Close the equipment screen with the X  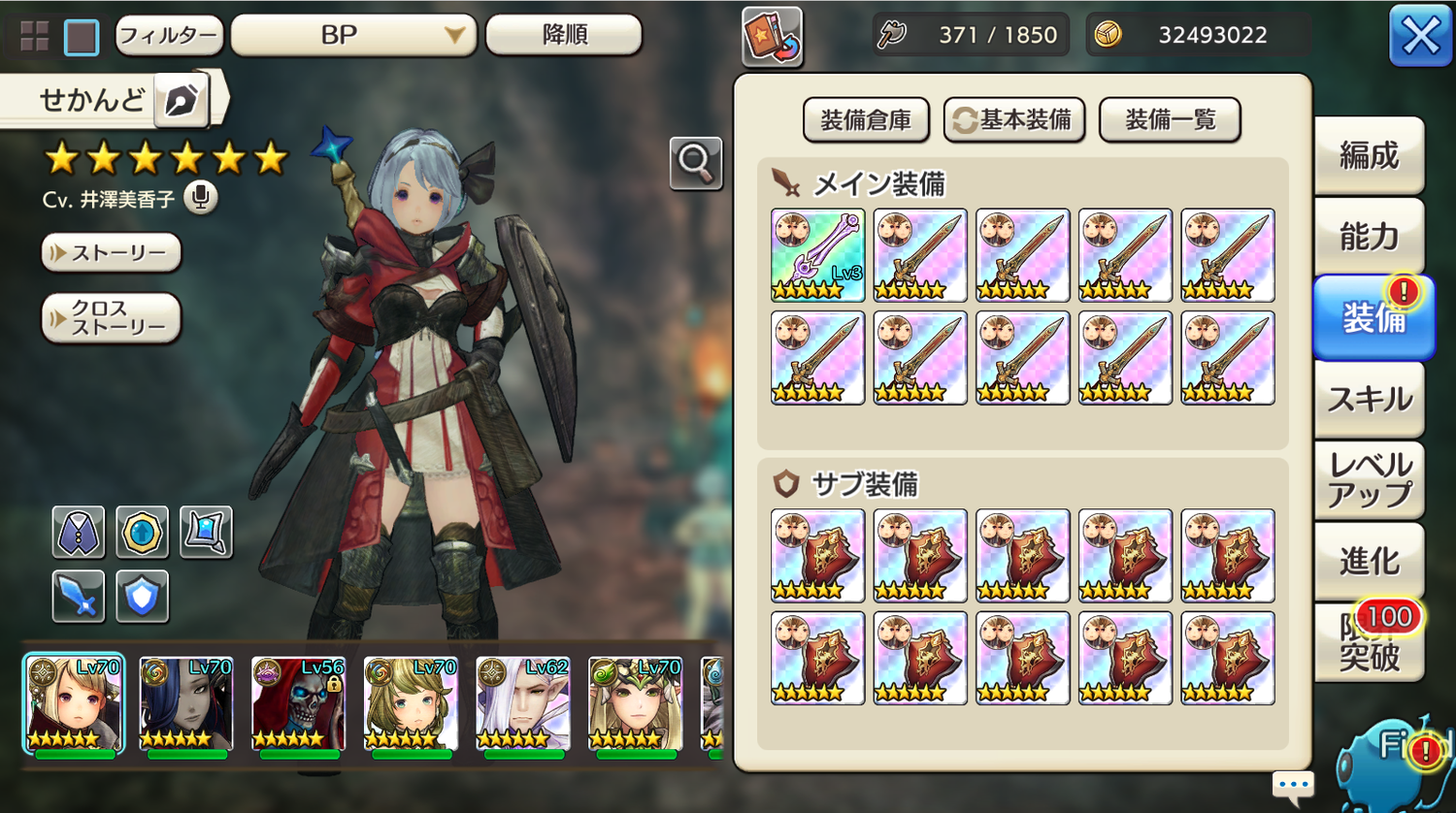point(1419,37)
